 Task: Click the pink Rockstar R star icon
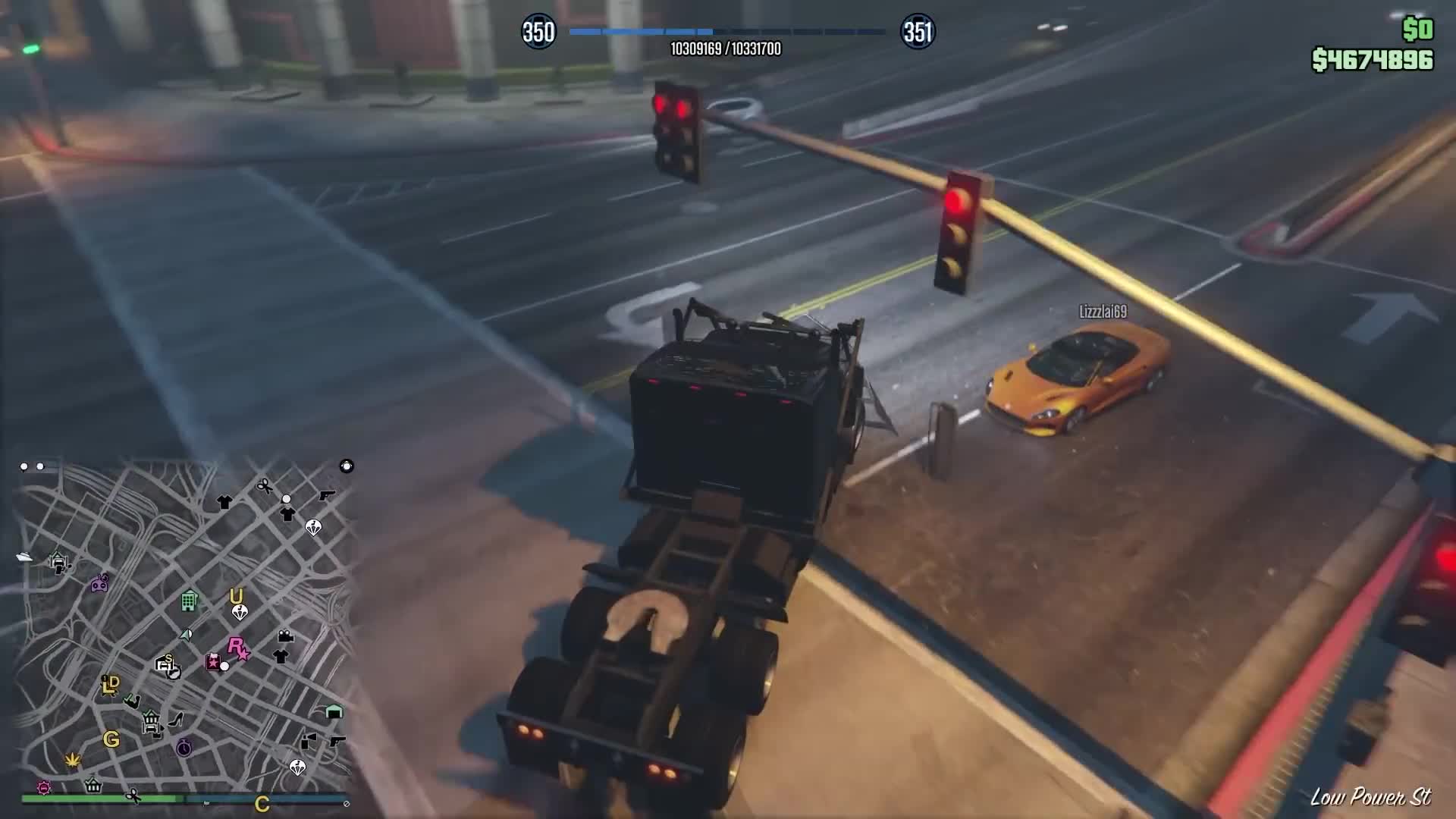tap(237, 647)
